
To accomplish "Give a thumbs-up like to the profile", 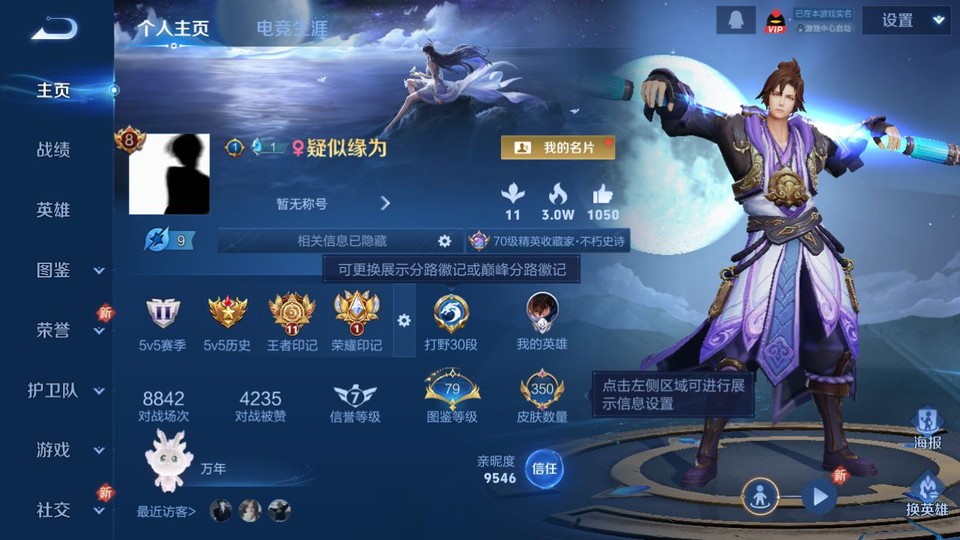I will (x=602, y=200).
